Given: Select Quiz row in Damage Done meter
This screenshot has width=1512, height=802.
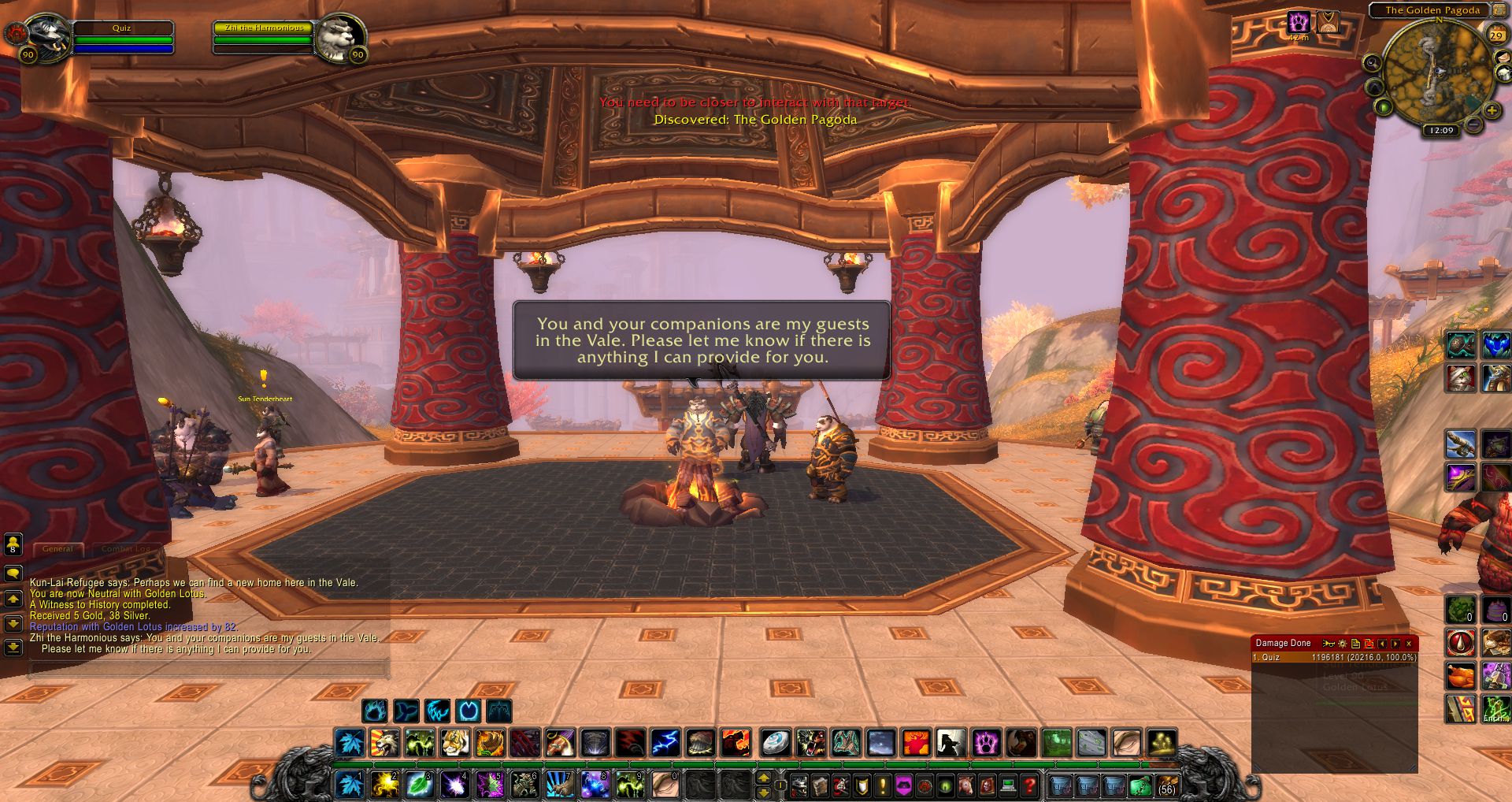Looking at the screenshot, I should pos(1334,657).
